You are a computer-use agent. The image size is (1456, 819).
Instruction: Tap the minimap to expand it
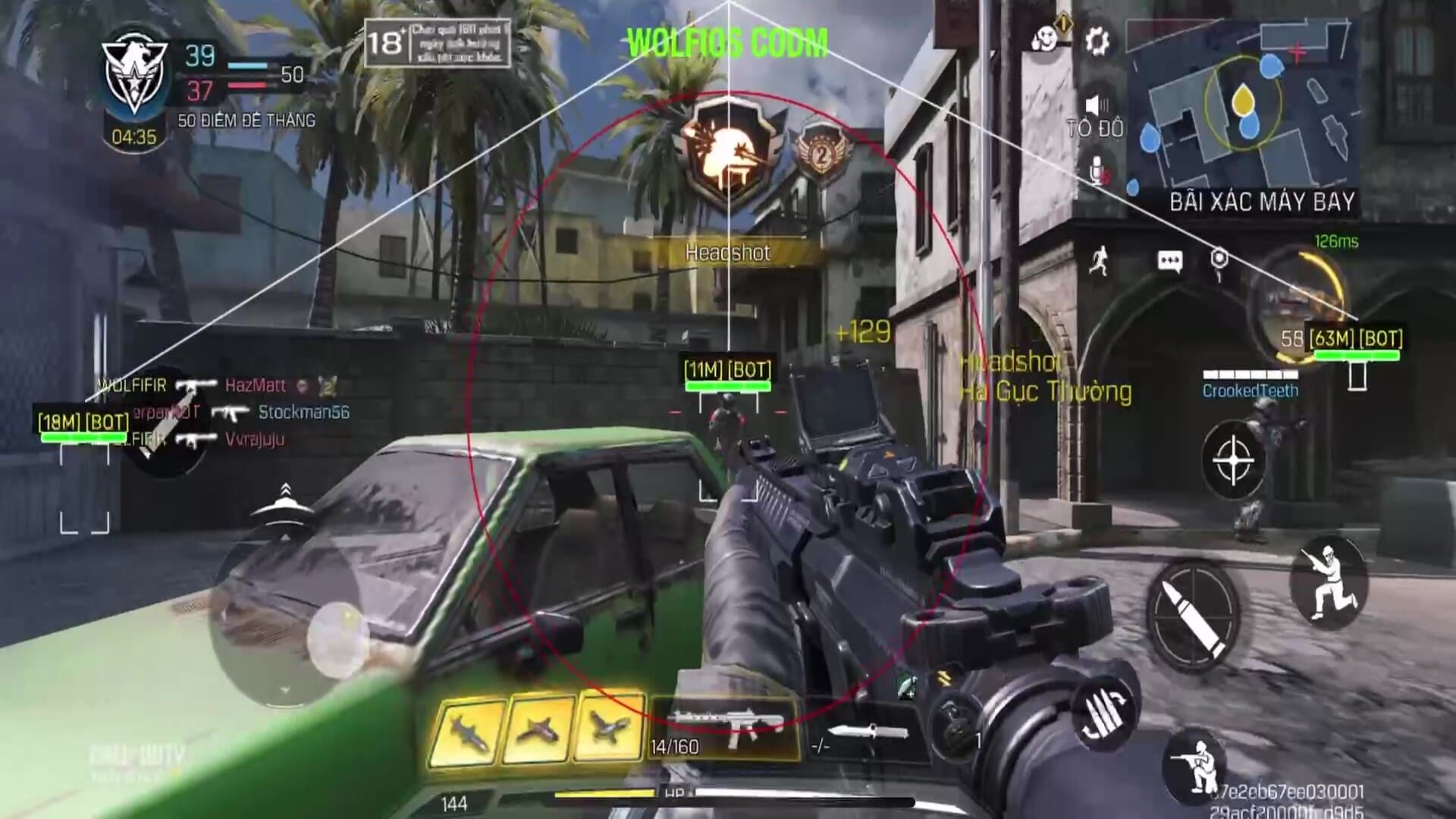[x=1241, y=106]
